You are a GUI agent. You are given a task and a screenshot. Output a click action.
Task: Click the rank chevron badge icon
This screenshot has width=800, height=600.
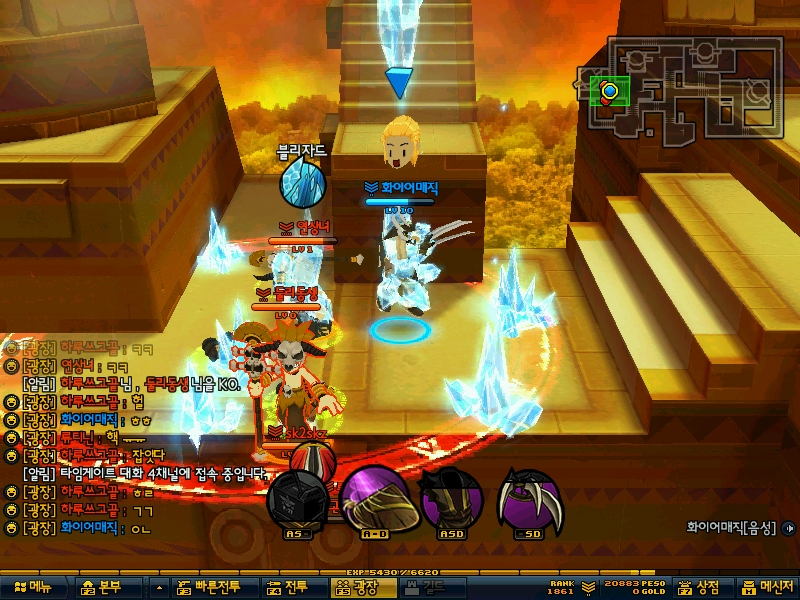588,586
